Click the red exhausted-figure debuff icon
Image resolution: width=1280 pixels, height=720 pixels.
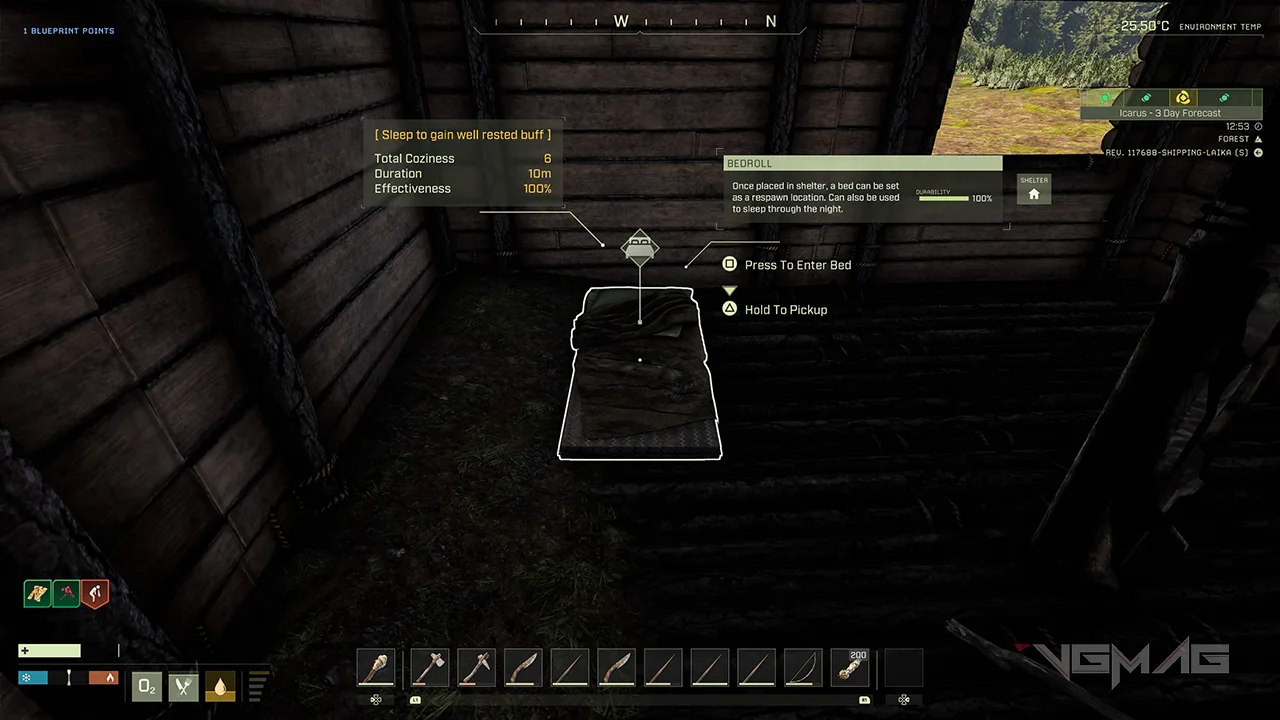click(95, 594)
